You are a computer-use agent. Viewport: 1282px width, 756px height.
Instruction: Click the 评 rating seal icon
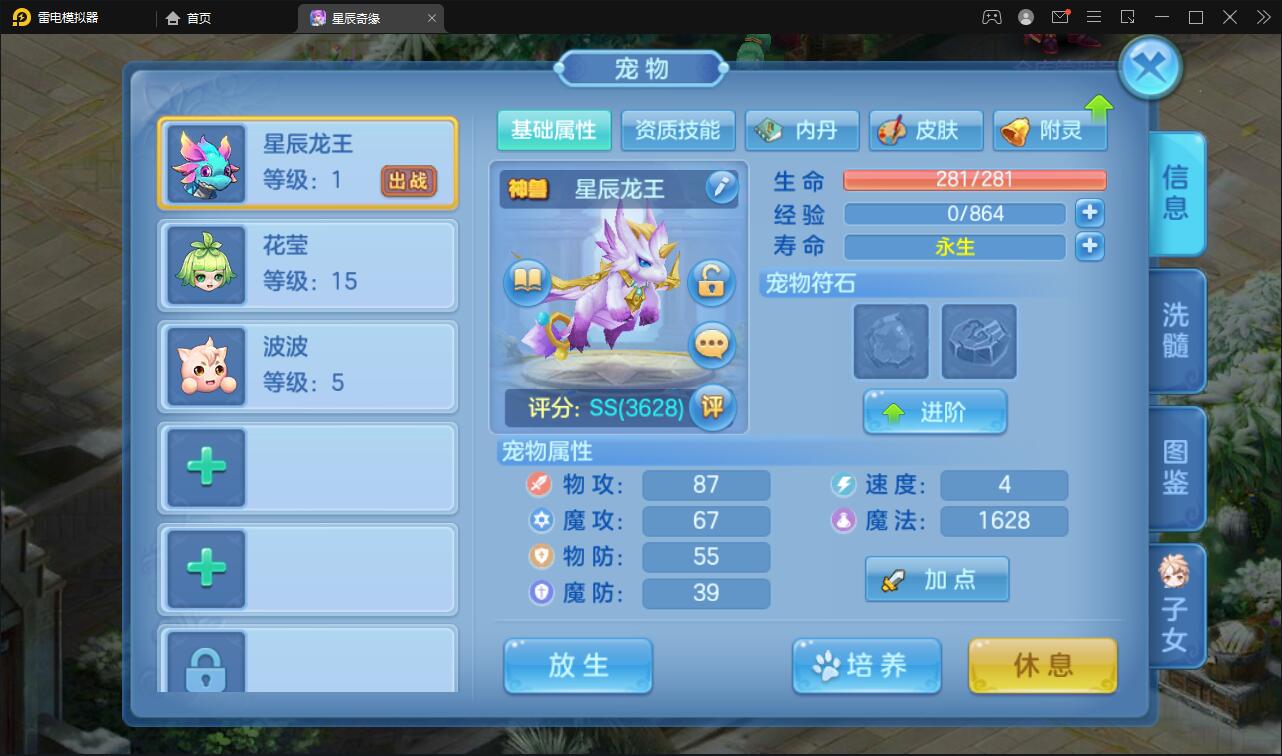(x=714, y=408)
